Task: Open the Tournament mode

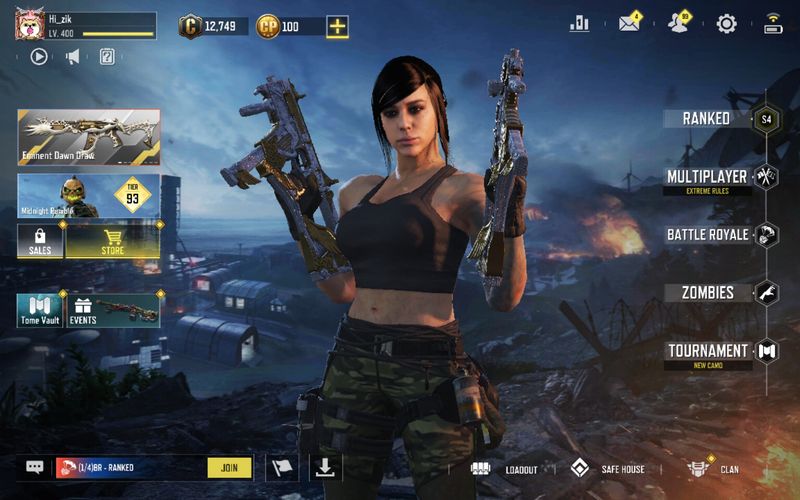Action: point(708,351)
